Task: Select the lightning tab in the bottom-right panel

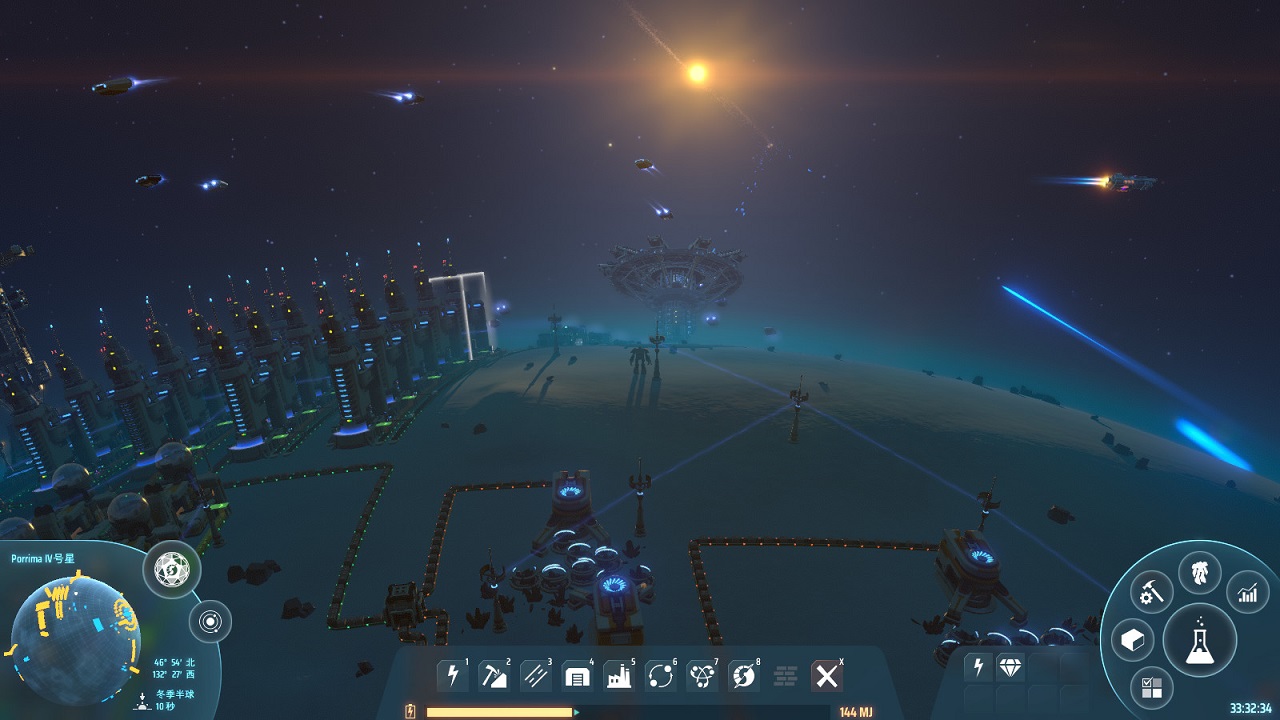Action: pos(978,666)
